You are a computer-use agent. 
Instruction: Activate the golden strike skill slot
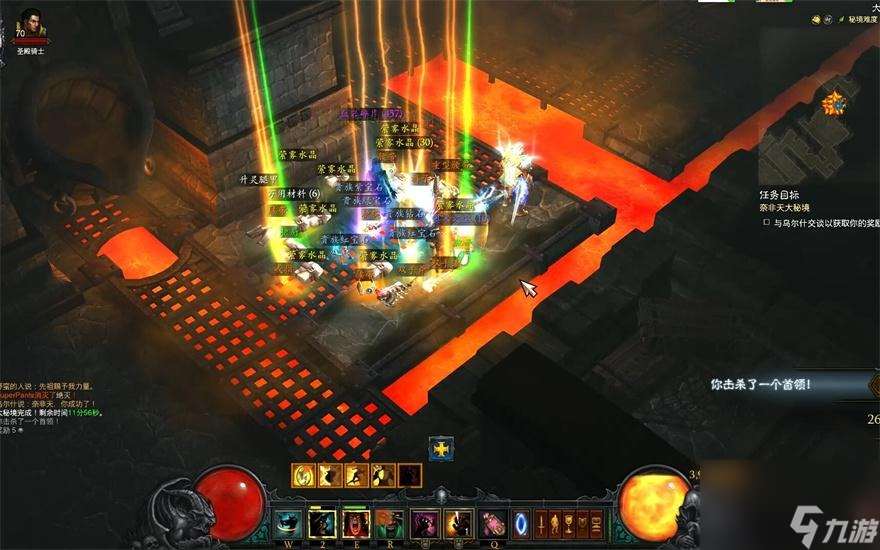(x=459, y=523)
